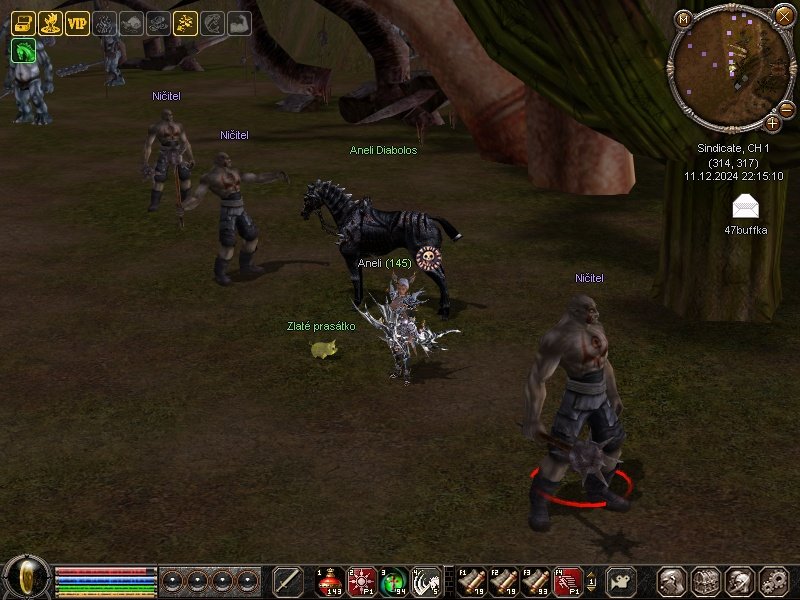The height and width of the screenshot is (600, 800).
Task: Open the treasure chest bonus icon
Action: click(x=23, y=23)
